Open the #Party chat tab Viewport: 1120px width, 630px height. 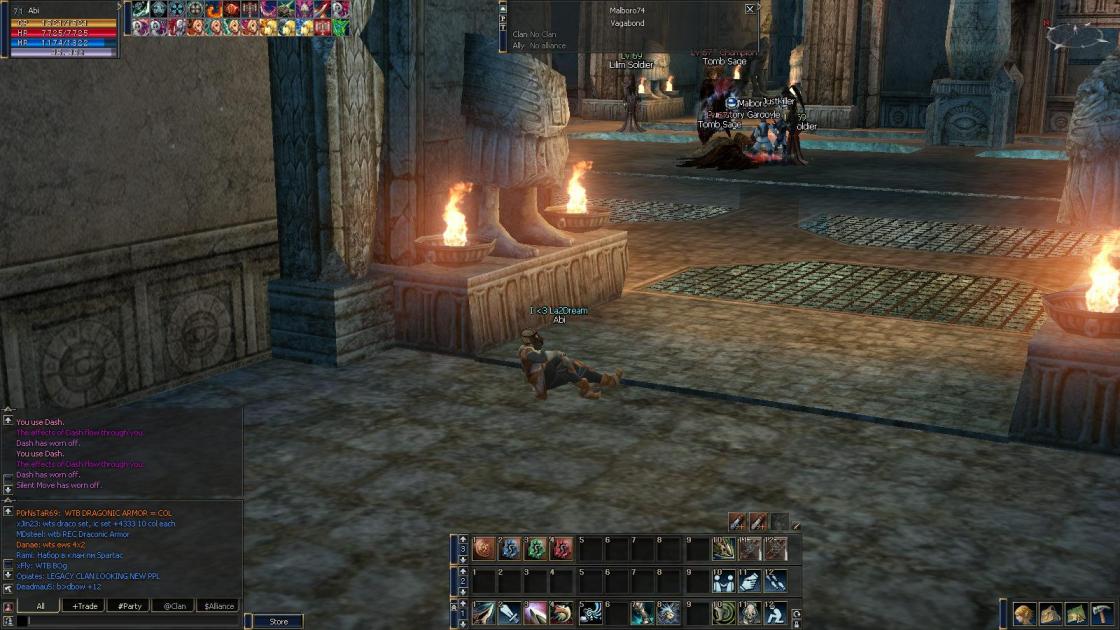(130, 606)
